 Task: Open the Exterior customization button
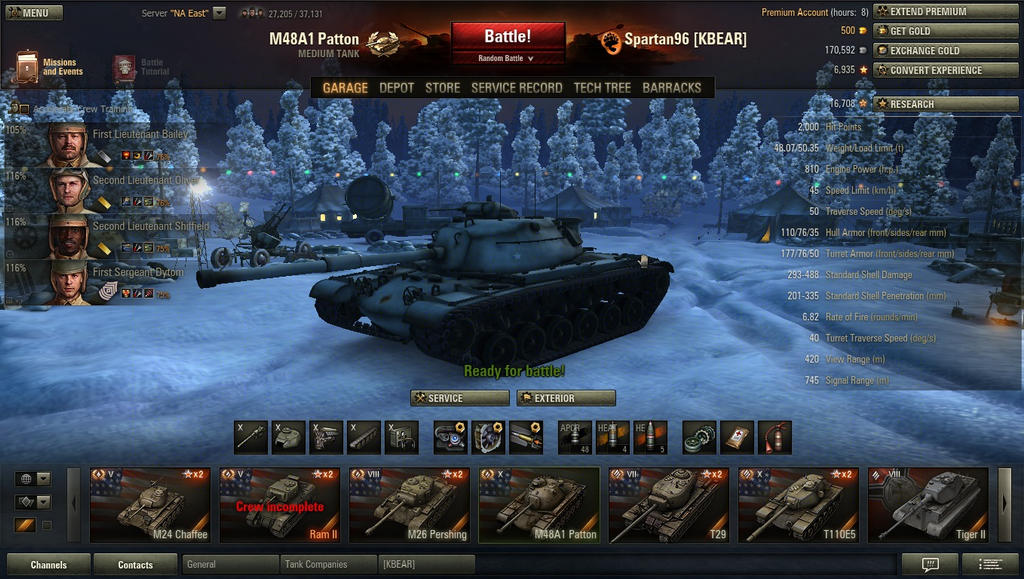click(x=565, y=398)
